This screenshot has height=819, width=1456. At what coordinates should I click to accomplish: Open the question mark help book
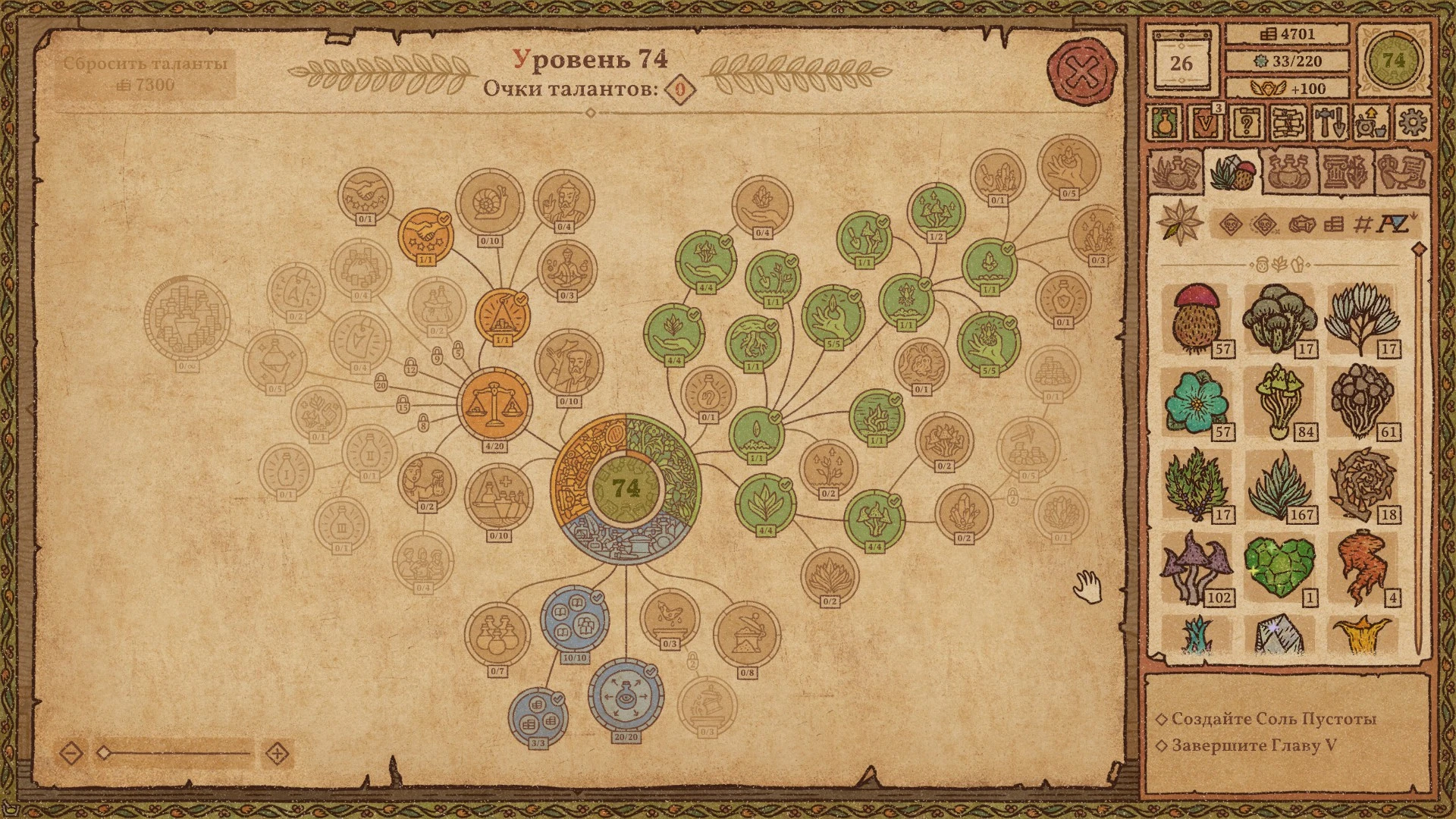[x=1244, y=122]
